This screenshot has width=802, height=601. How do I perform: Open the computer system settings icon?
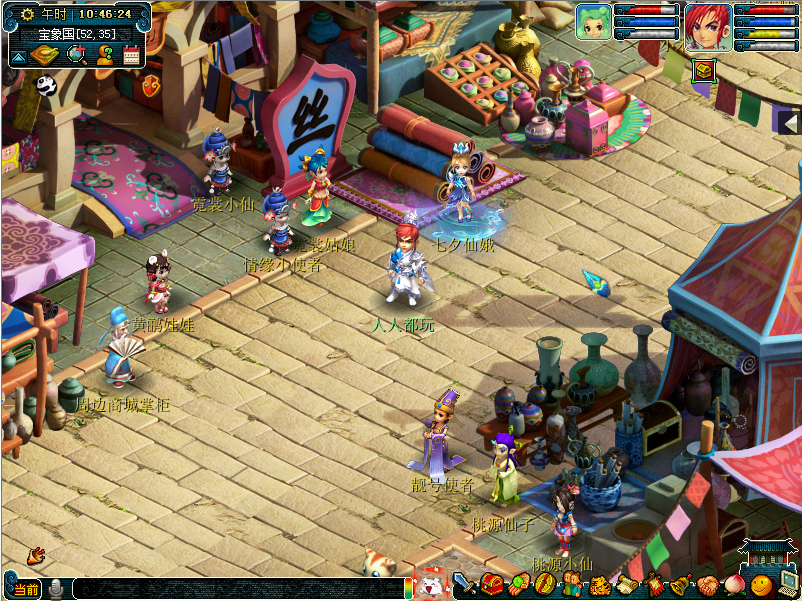pyautogui.click(x=788, y=585)
